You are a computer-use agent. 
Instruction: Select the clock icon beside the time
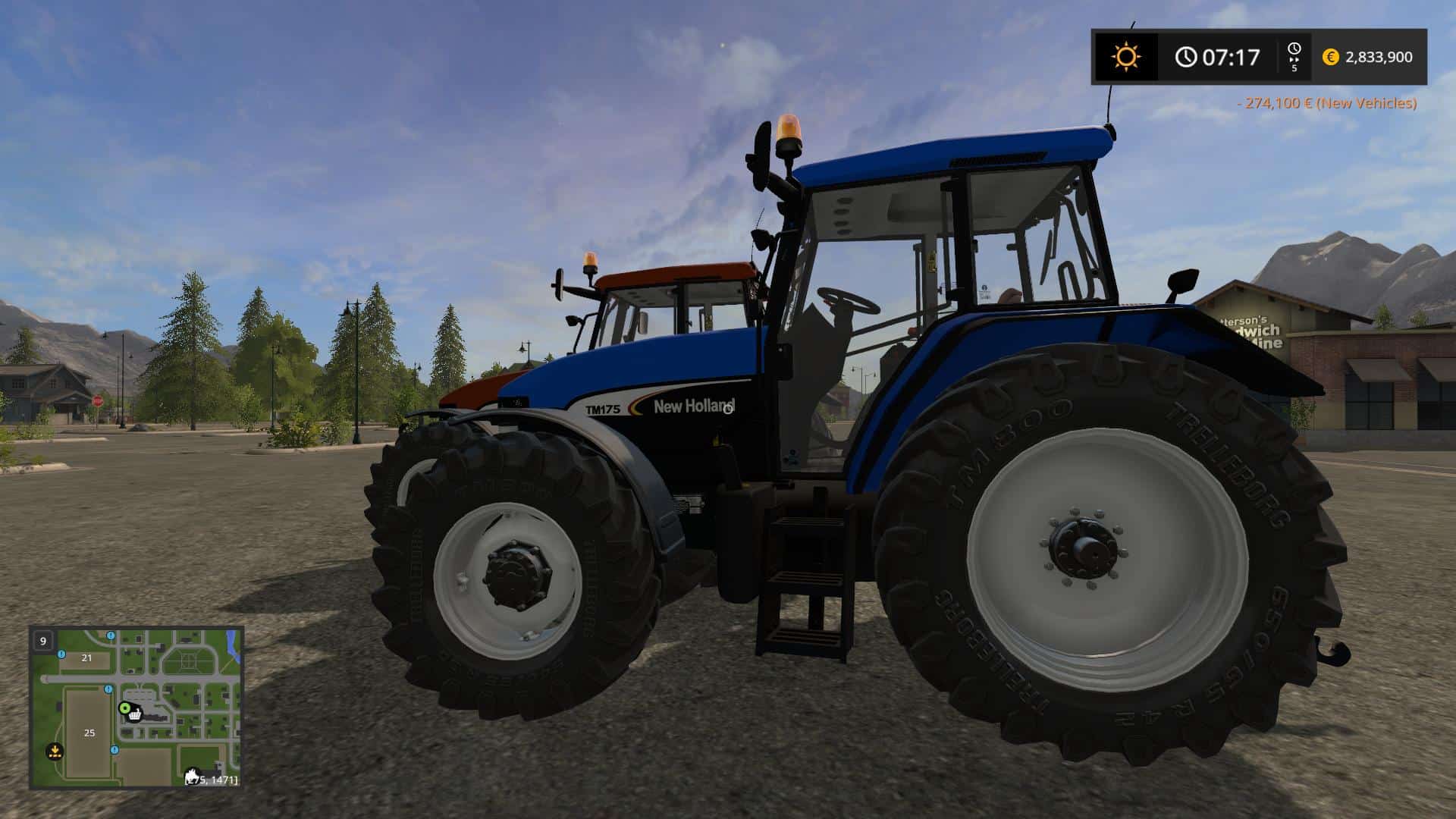point(1186,55)
